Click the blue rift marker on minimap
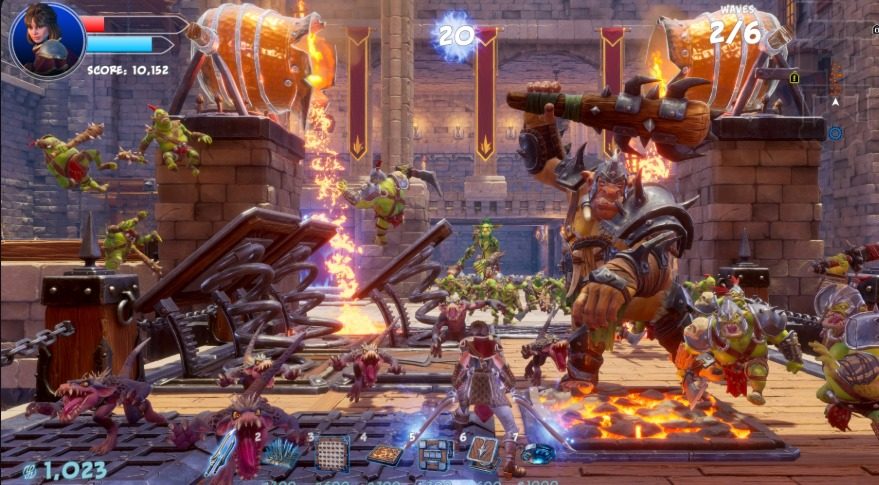 pos(835,133)
